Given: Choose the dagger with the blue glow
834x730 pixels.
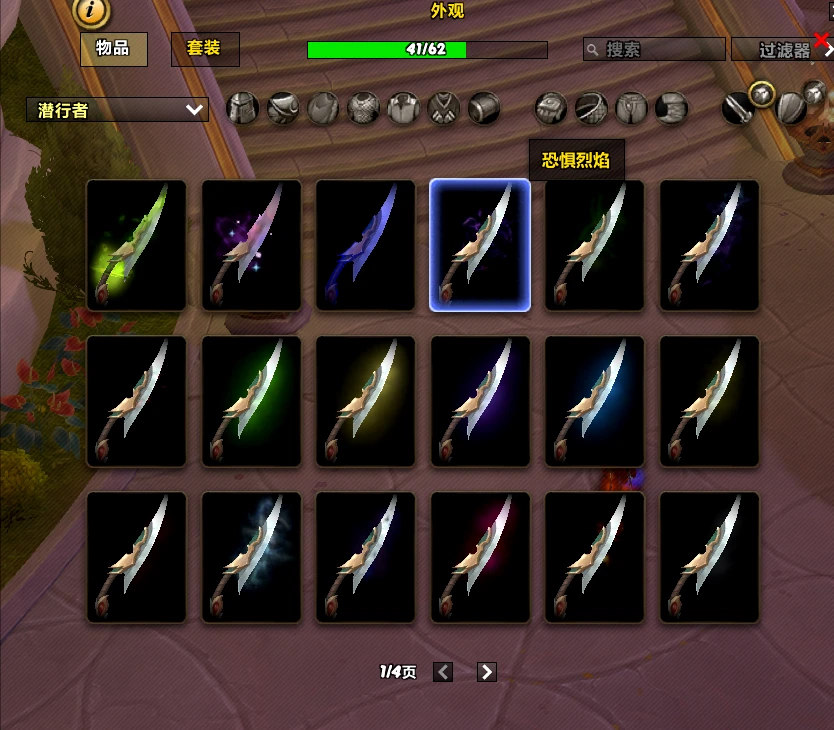Looking at the screenshot, I should tap(595, 401).
